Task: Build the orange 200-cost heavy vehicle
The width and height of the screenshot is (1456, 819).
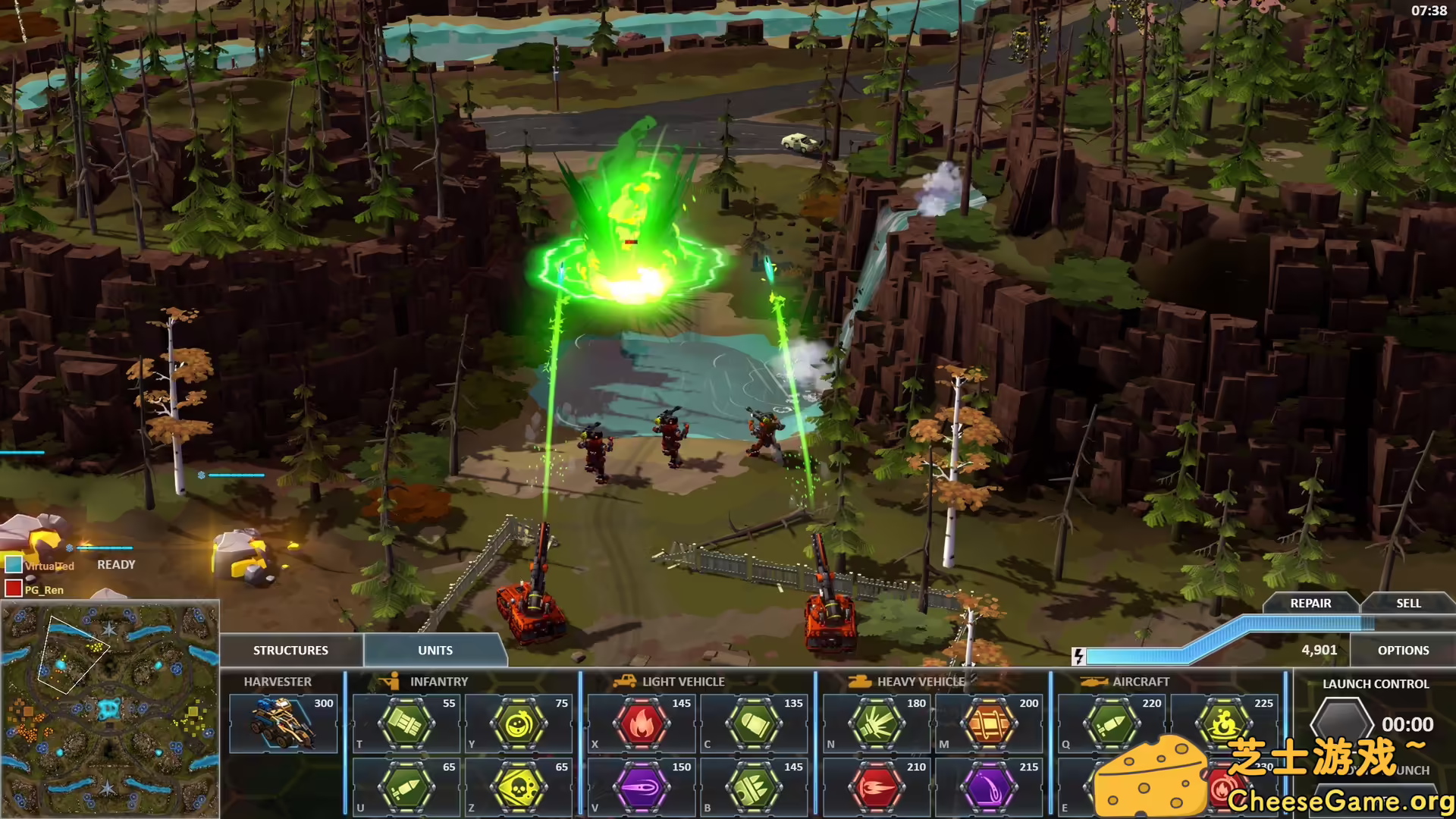Action: click(x=989, y=723)
